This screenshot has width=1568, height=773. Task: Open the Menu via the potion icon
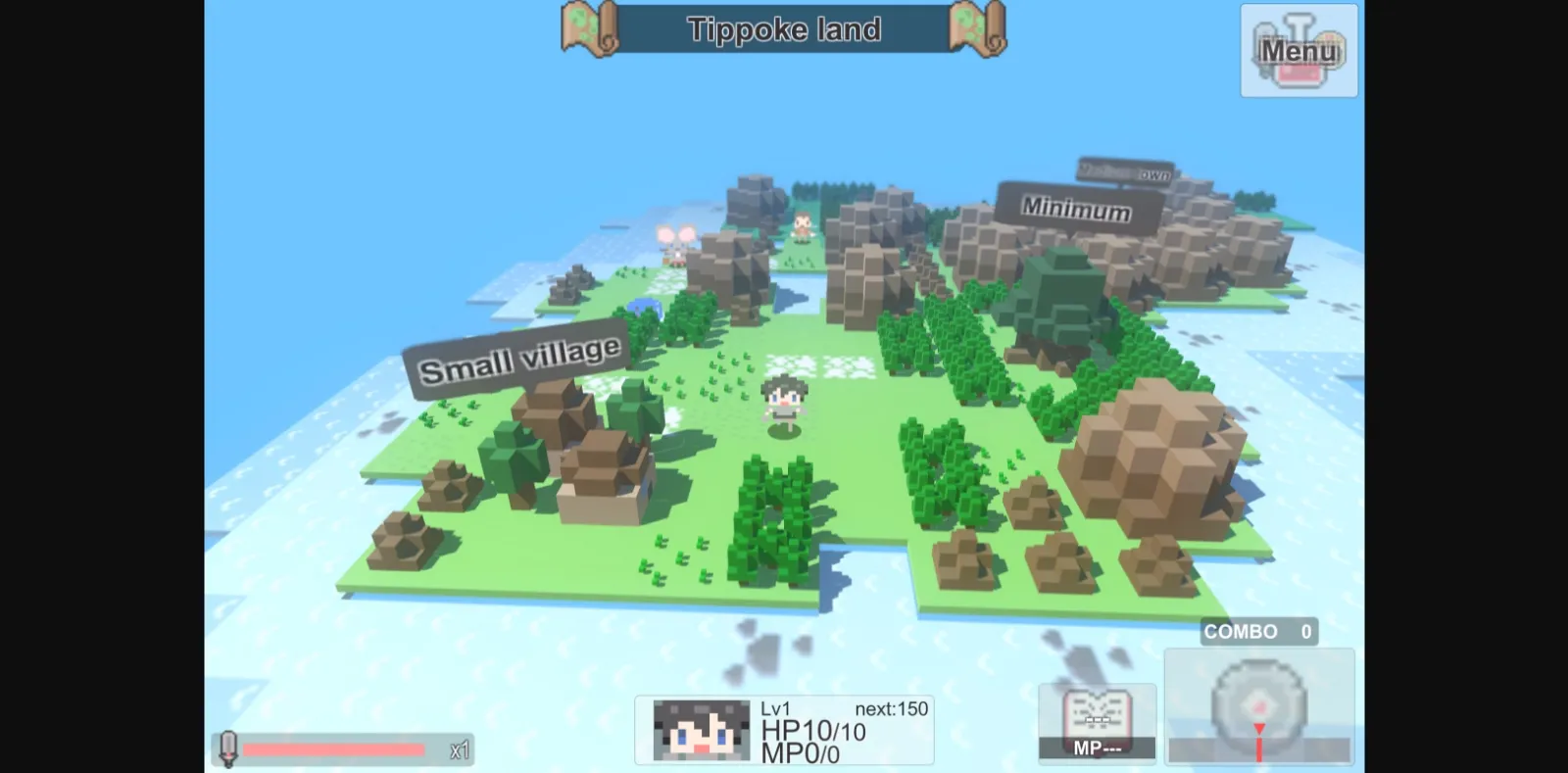click(1298, 49)
